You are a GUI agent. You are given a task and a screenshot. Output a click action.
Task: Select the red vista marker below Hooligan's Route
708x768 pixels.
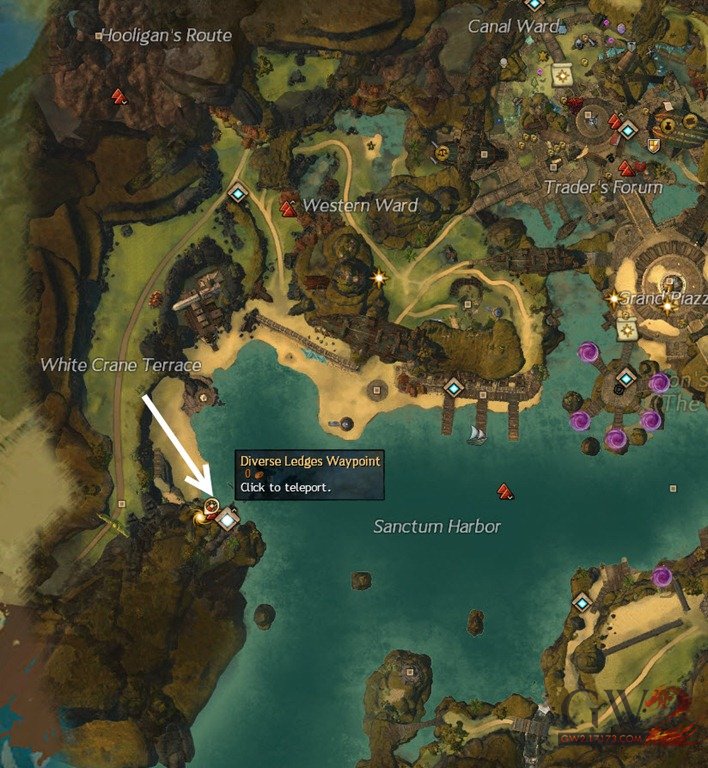(x=119, y=96)
